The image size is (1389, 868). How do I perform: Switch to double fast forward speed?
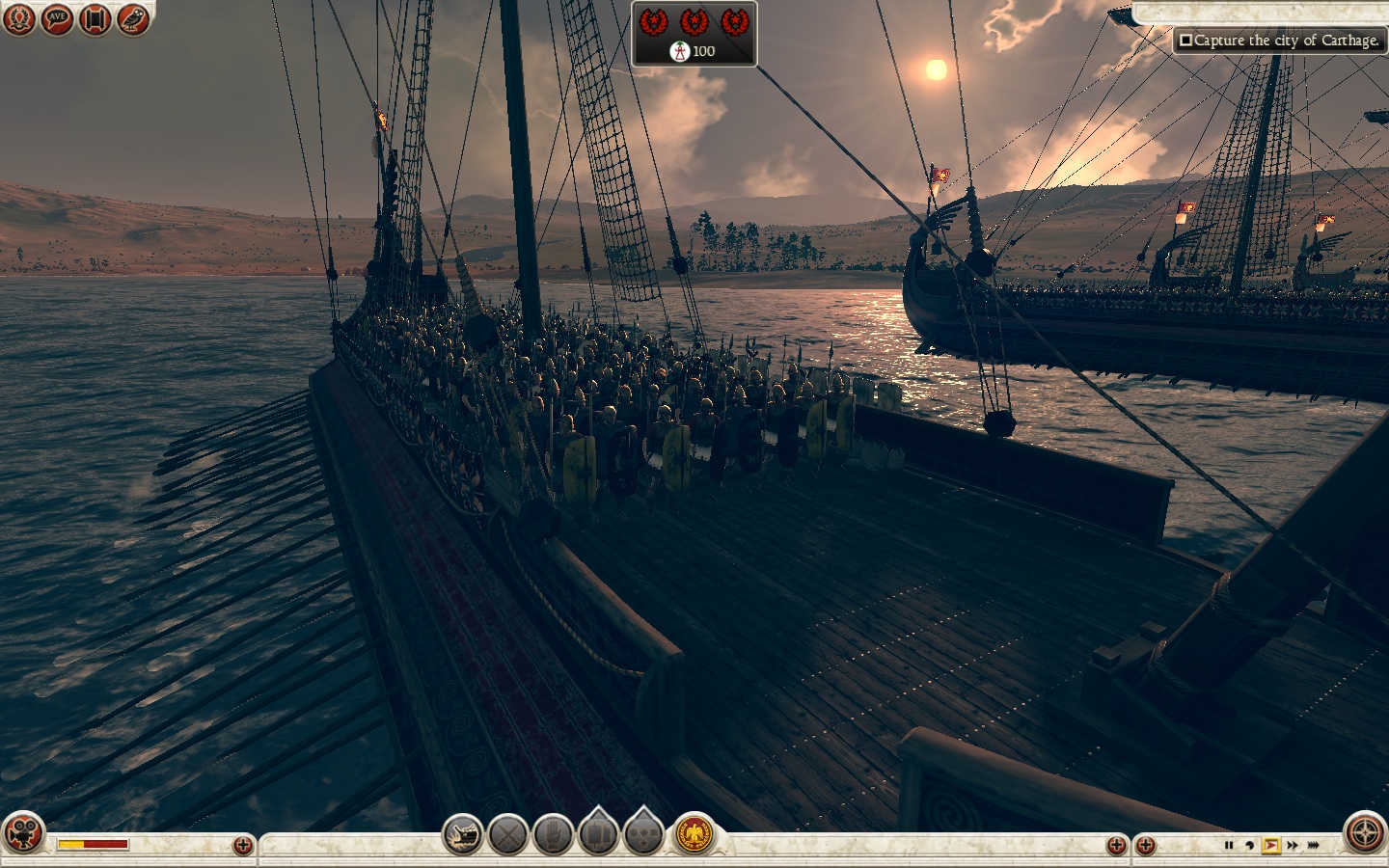point(1293,846)
